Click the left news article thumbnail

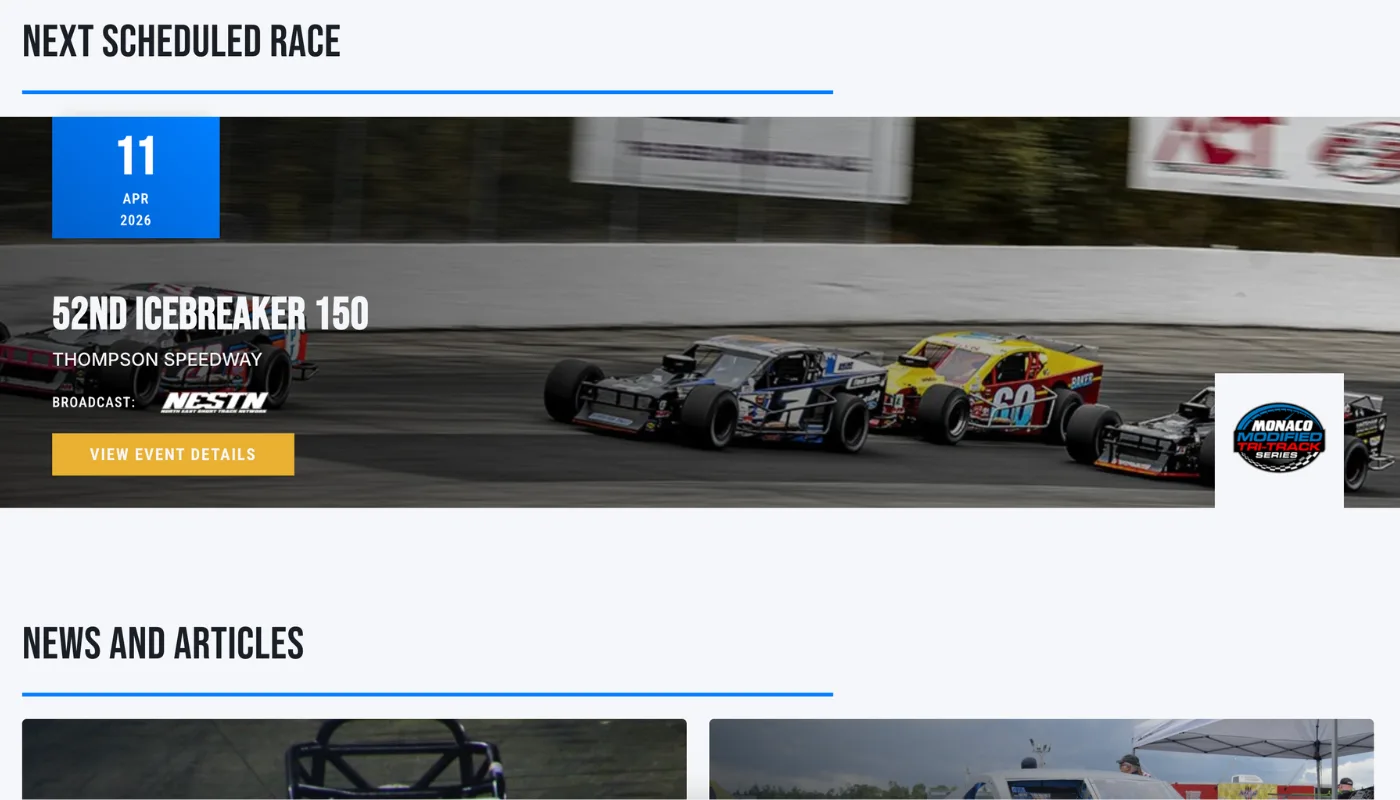tap(353, 760)
